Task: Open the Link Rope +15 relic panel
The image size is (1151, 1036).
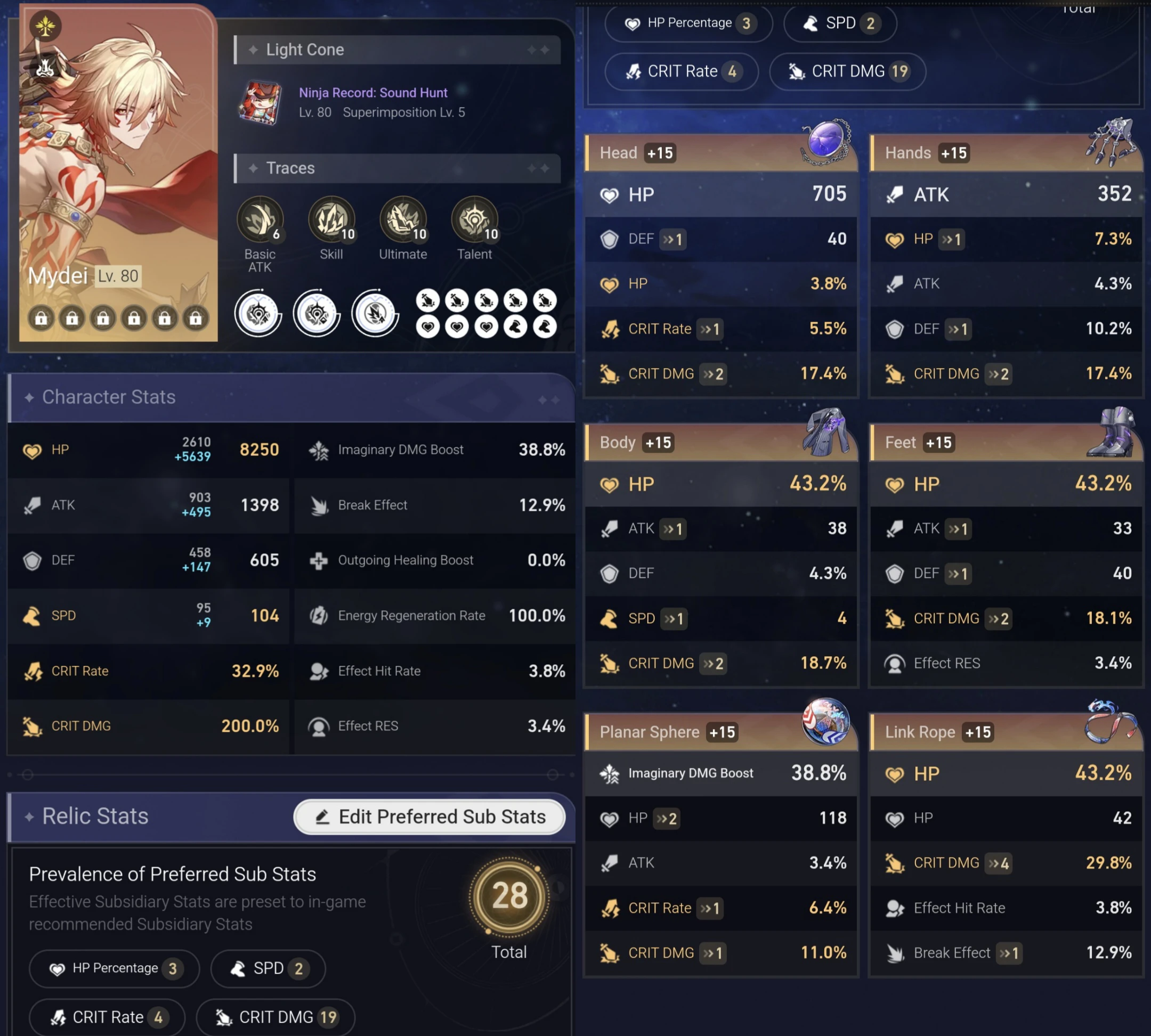Action: (x=937, y=732)
